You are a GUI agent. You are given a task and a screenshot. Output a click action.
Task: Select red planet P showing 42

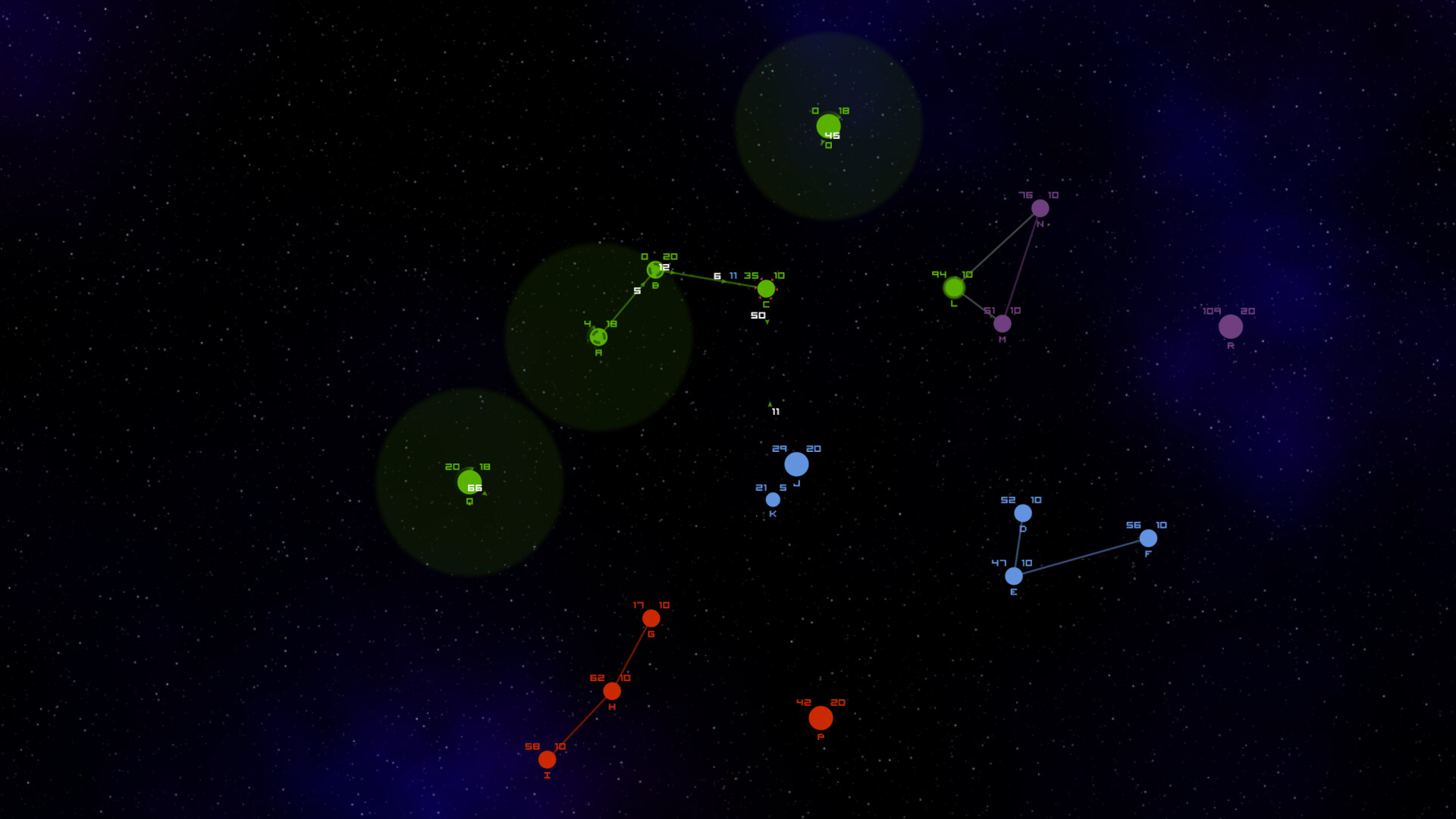coord(821,716)
